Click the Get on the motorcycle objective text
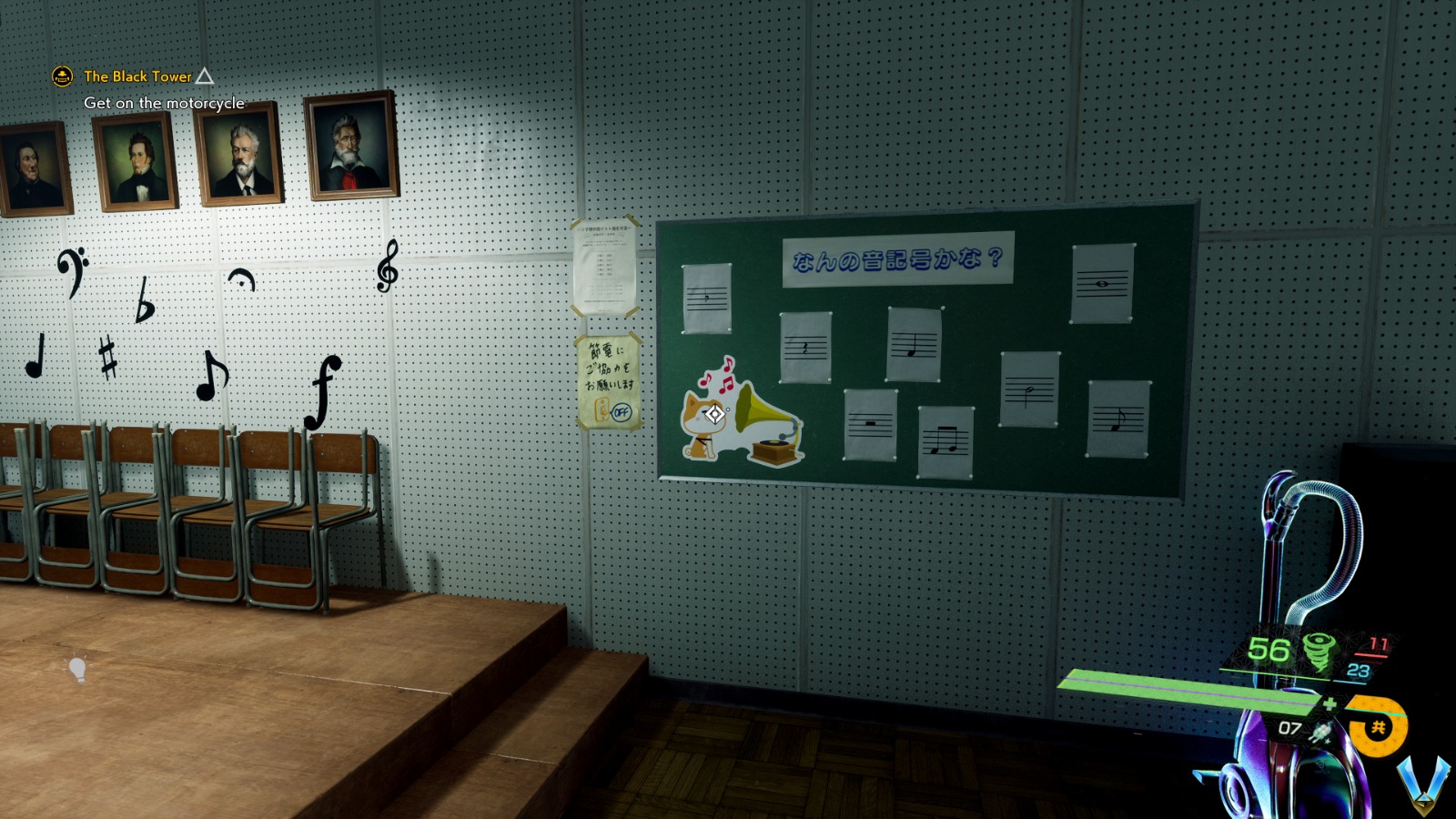The image size is (1456, 819). point(164,104)
